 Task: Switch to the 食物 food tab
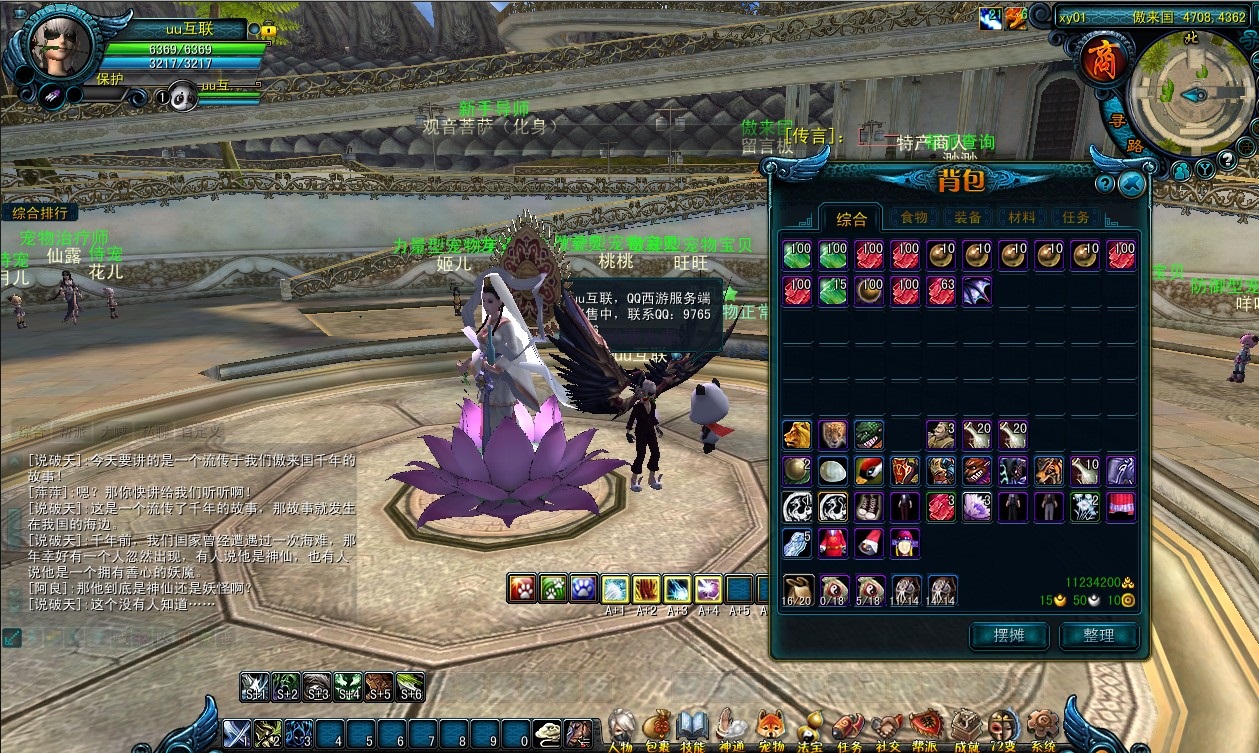coord(914,217)
